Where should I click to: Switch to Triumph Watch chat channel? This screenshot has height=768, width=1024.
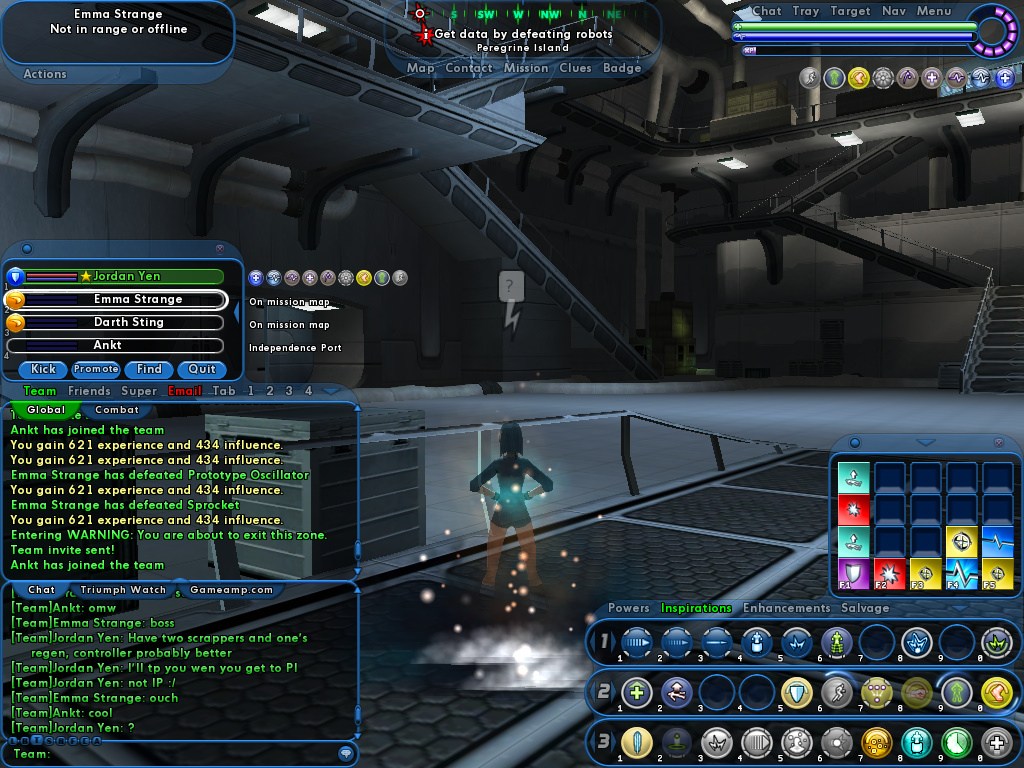click(x=123, y=590)
